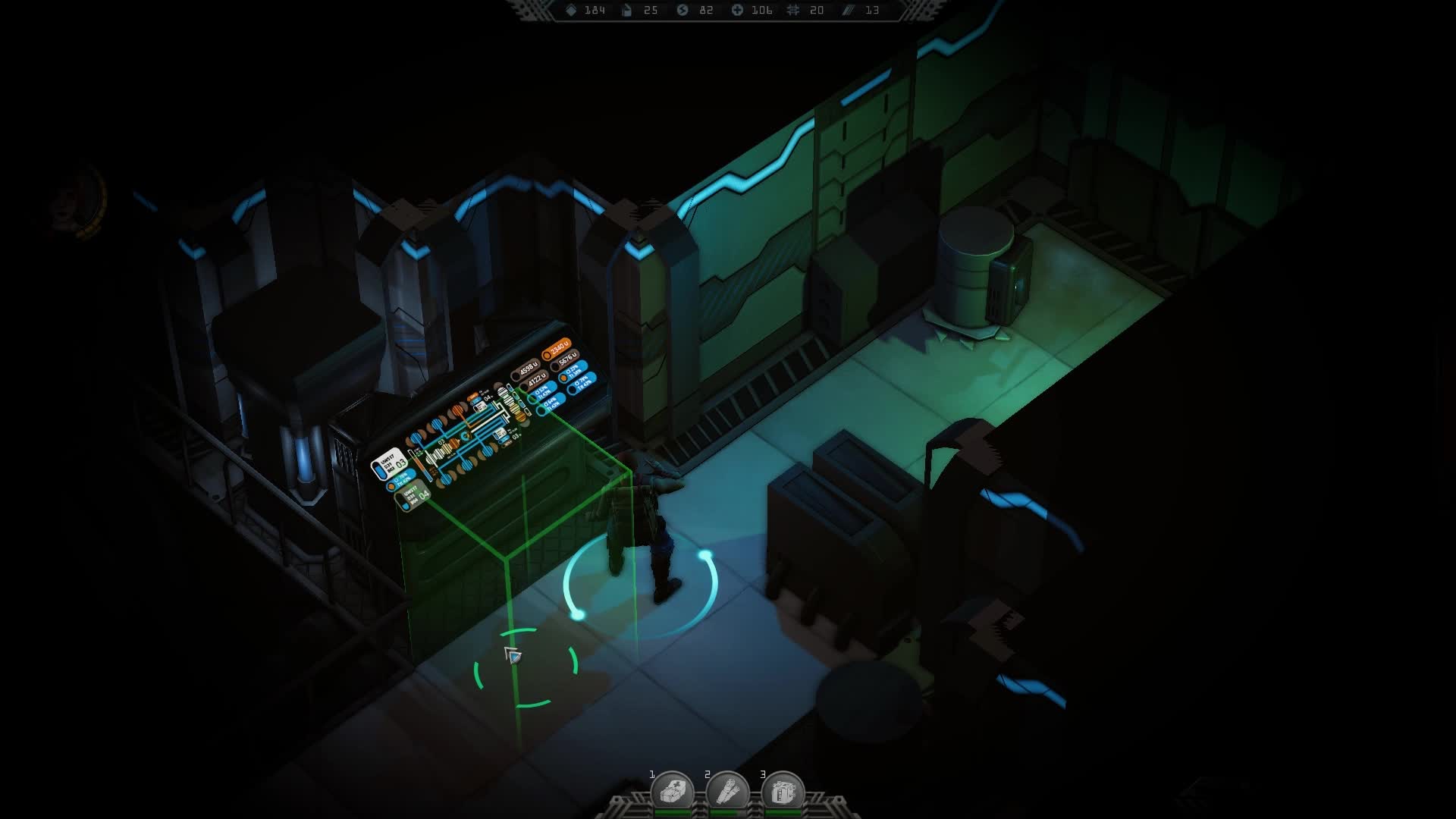The width and height of the screenshot is (1456, 819).
Task: Select the energy bolt icon showing 82
Action: point(682,11)
